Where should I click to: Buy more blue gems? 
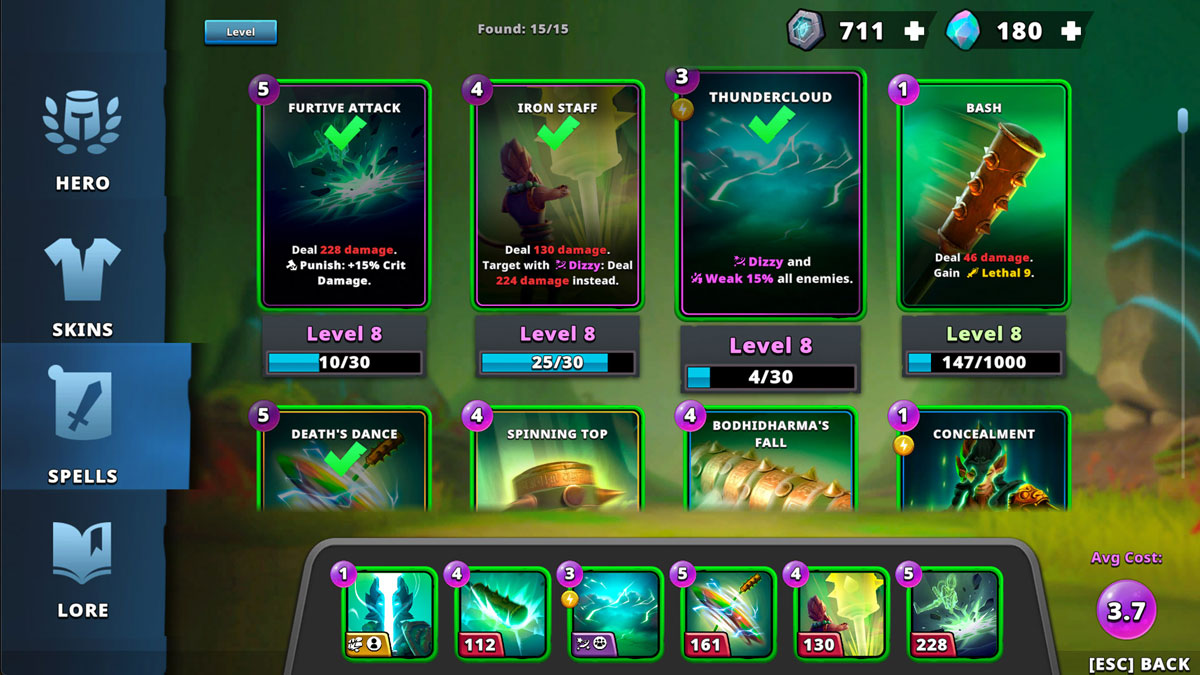[1071, 31]
